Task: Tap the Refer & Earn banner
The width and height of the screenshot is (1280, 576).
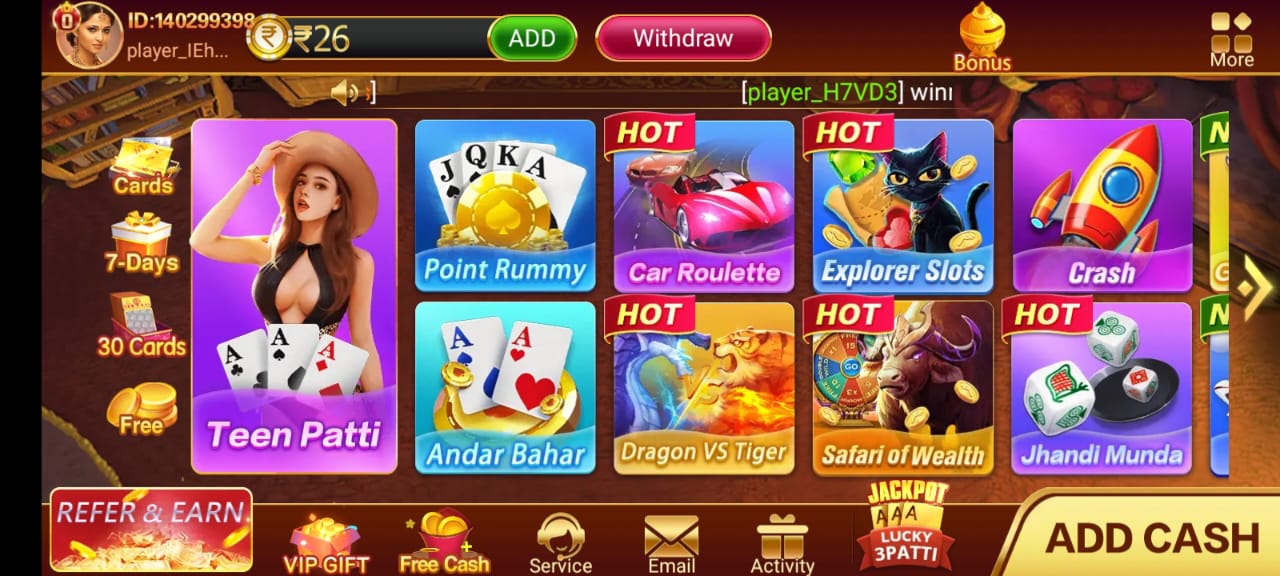Action: [x=151, y=529]
